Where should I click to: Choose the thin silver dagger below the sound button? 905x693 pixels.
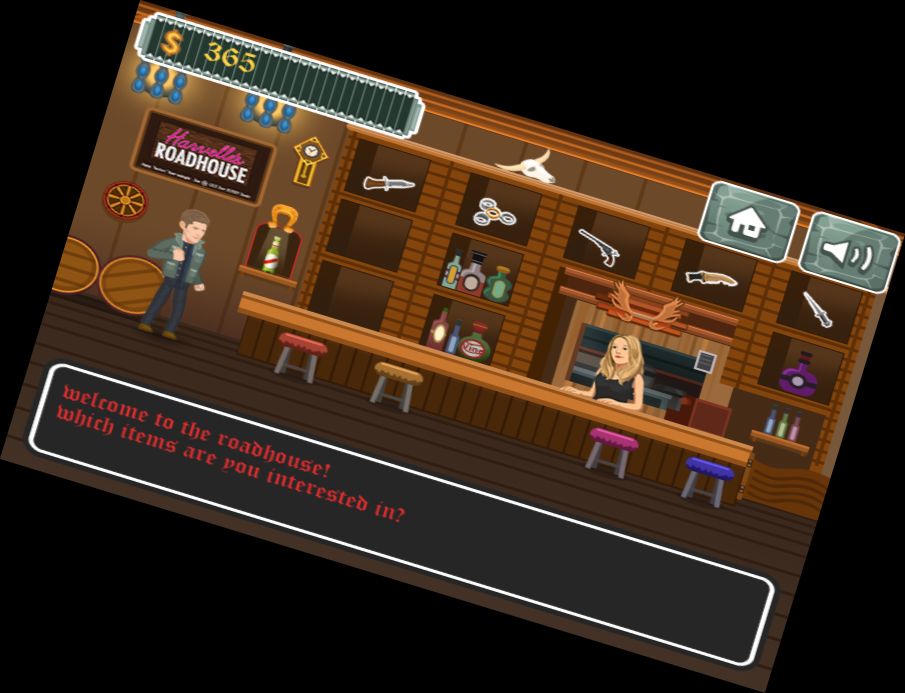click(818, 308)
